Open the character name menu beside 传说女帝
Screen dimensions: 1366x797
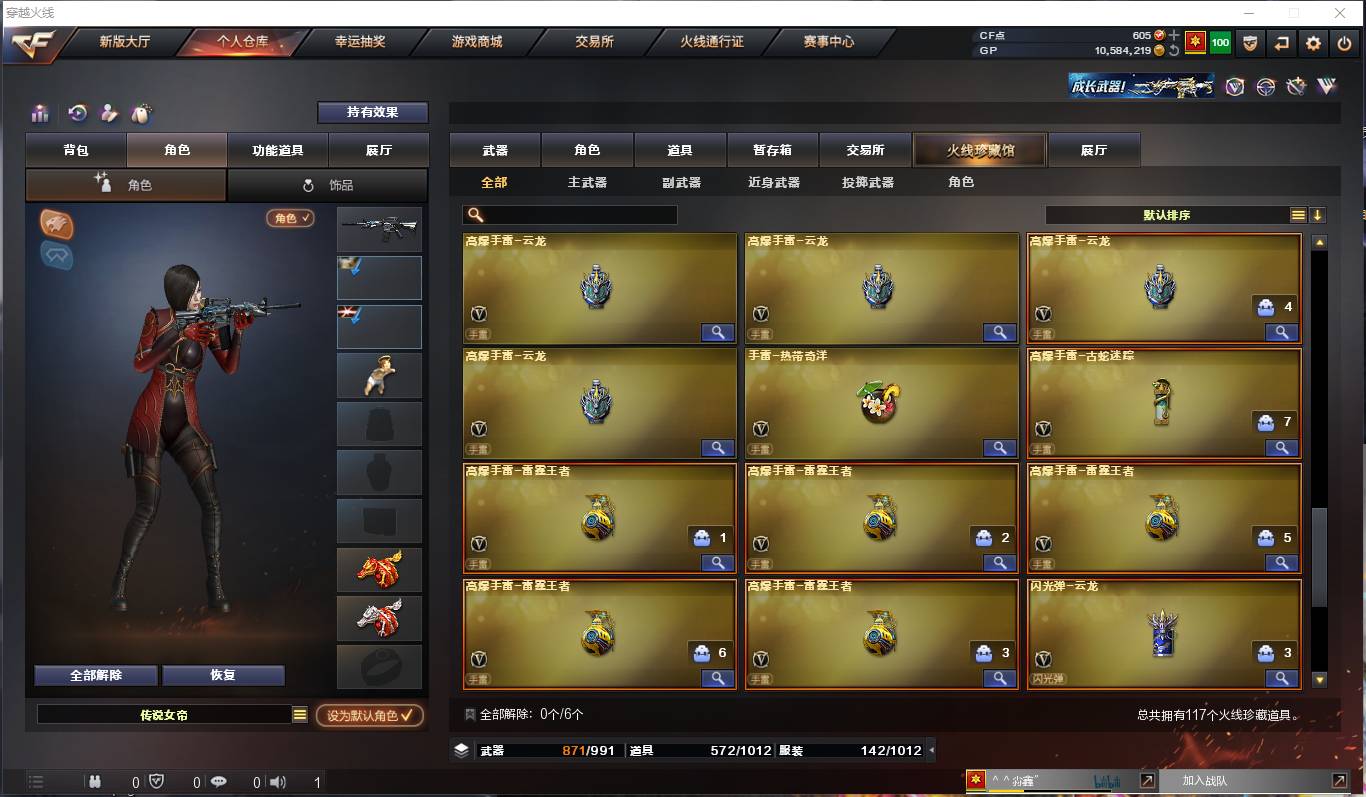point(298,716)
